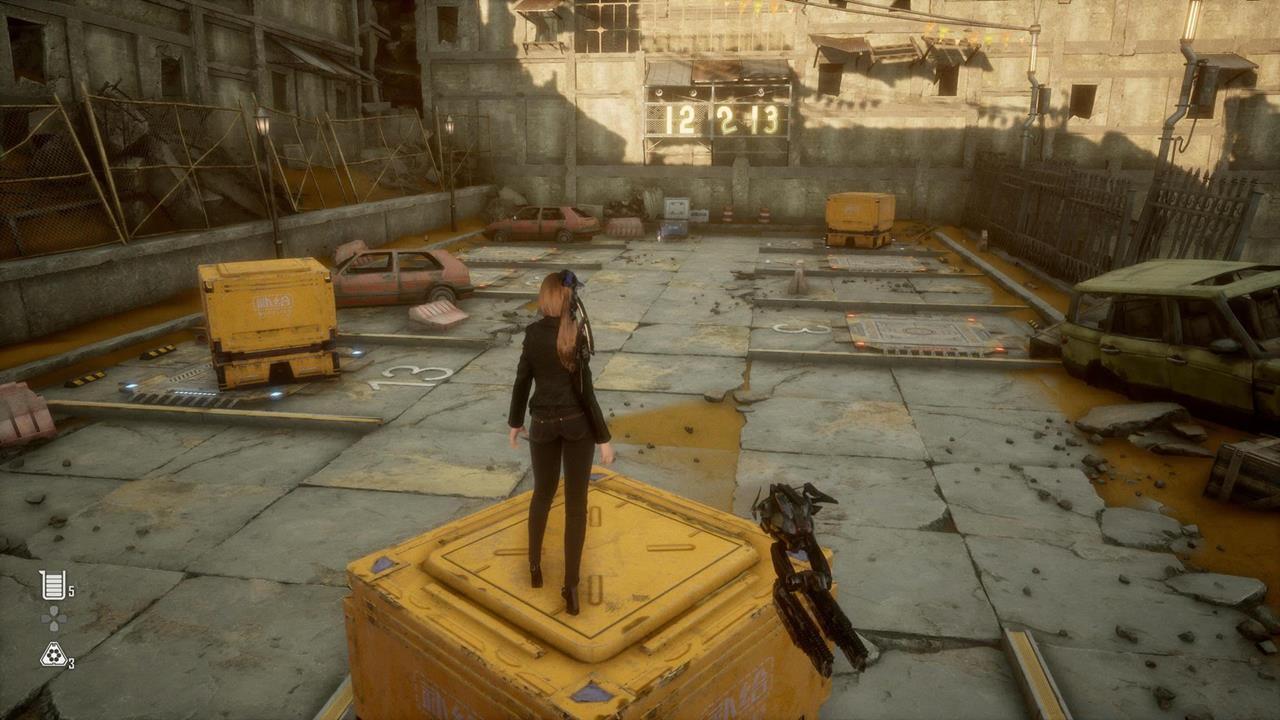Select the triangular dotted item icon
This screenshot has width=1280, height=720.
(x=53, y=655)
